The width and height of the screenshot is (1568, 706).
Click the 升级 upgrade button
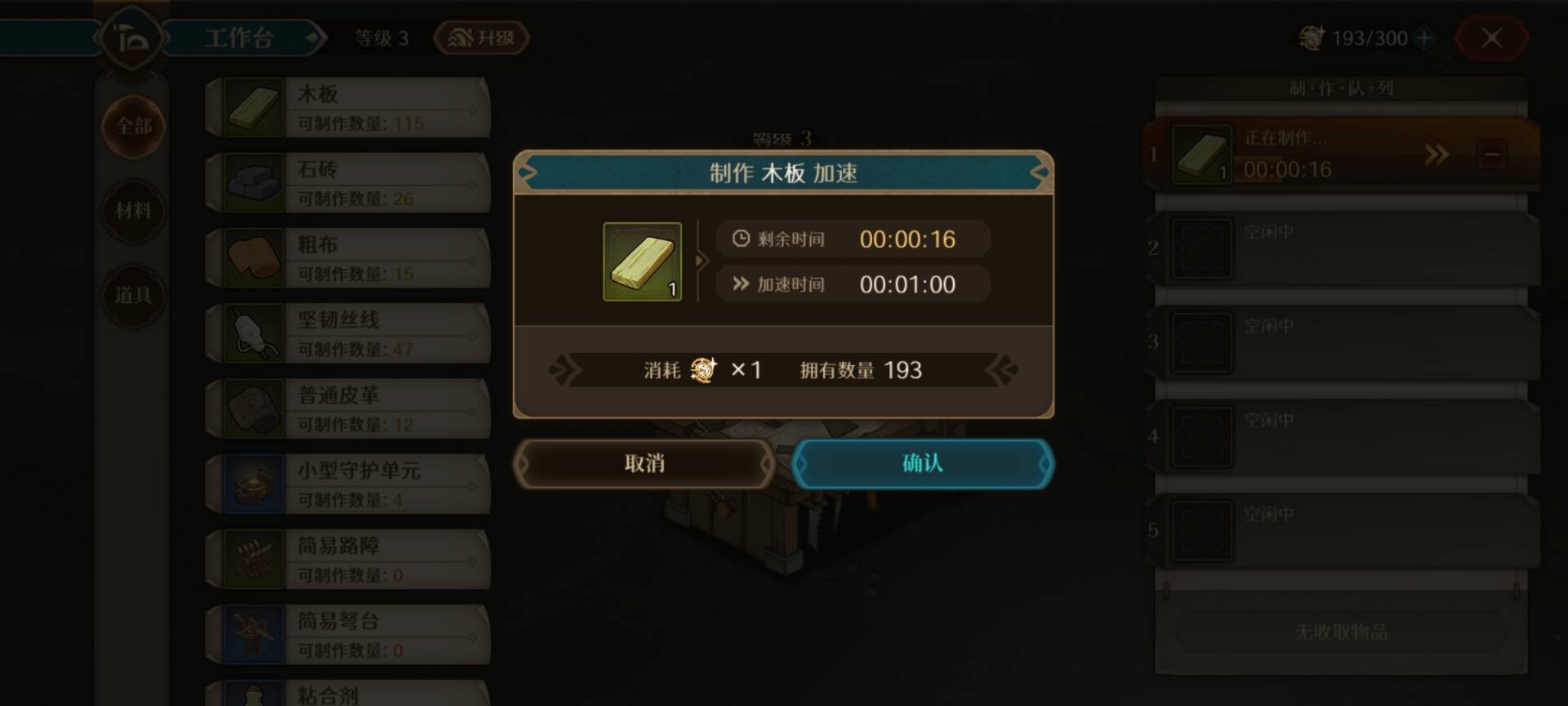(x=480, y=38)
